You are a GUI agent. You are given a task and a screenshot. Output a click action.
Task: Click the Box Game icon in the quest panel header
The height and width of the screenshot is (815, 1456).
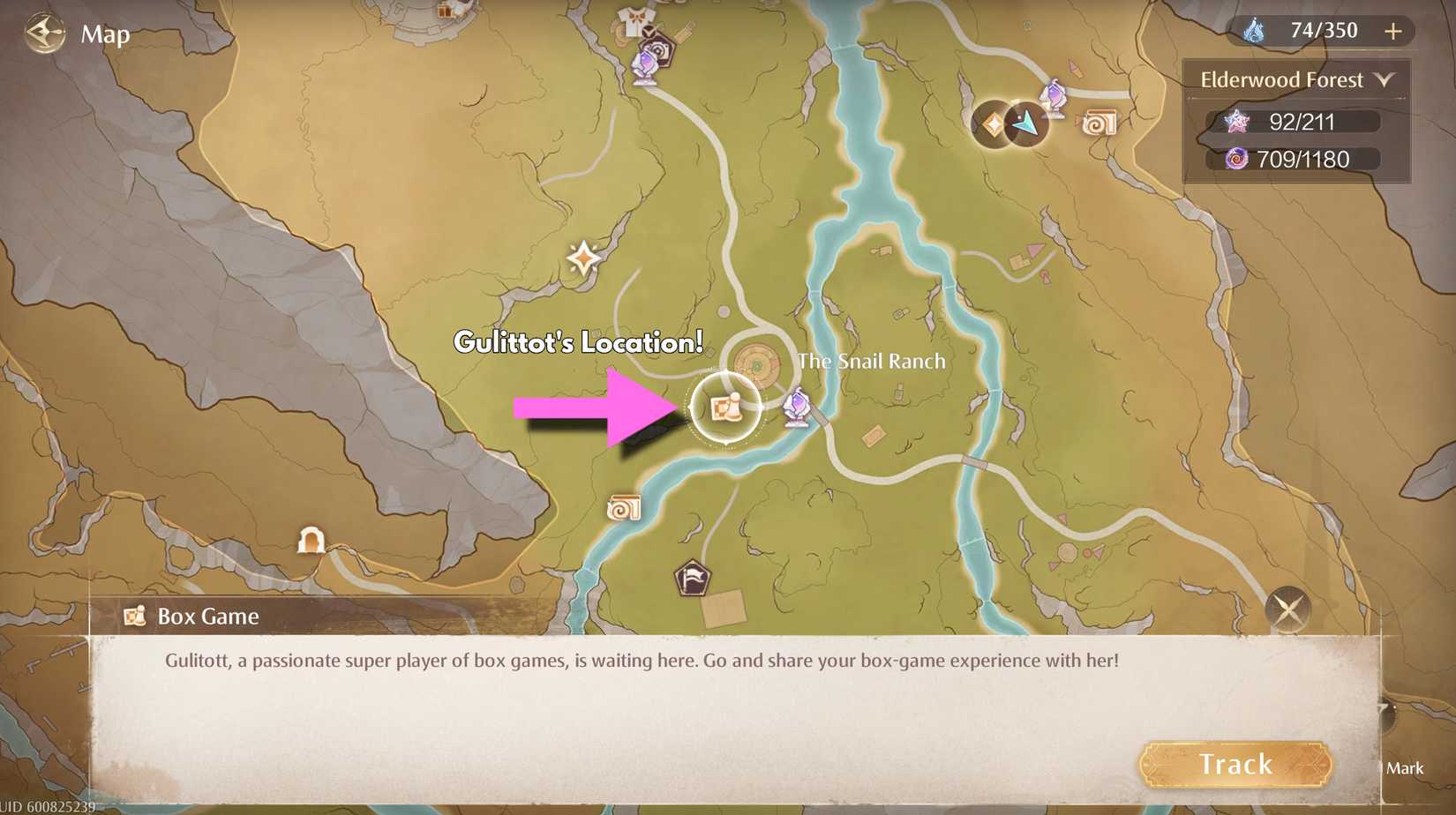(135, 617)
